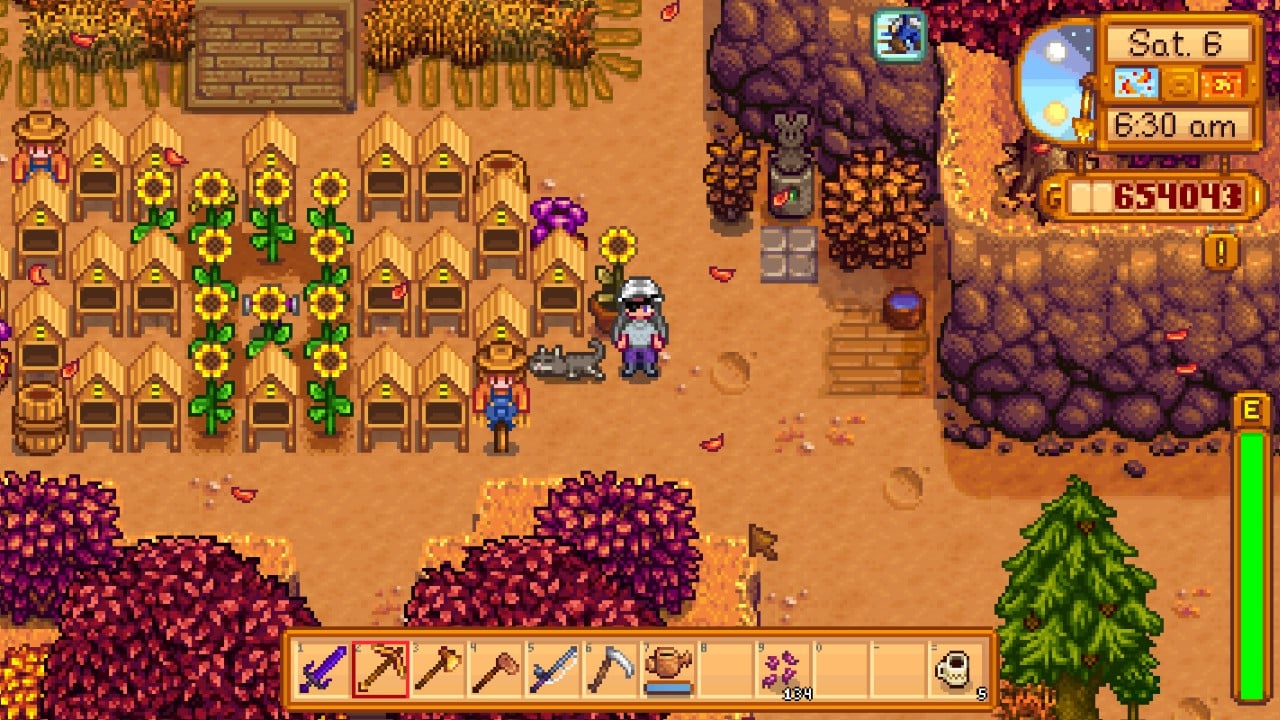Equip the axe from the toolbar

439,669
